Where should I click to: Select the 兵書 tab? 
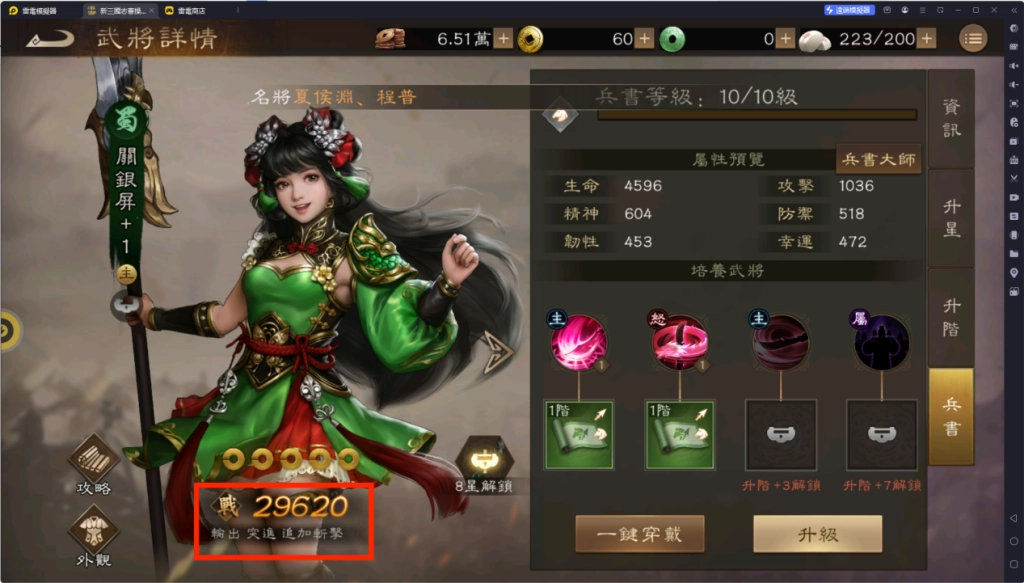[x=951, y=415]
